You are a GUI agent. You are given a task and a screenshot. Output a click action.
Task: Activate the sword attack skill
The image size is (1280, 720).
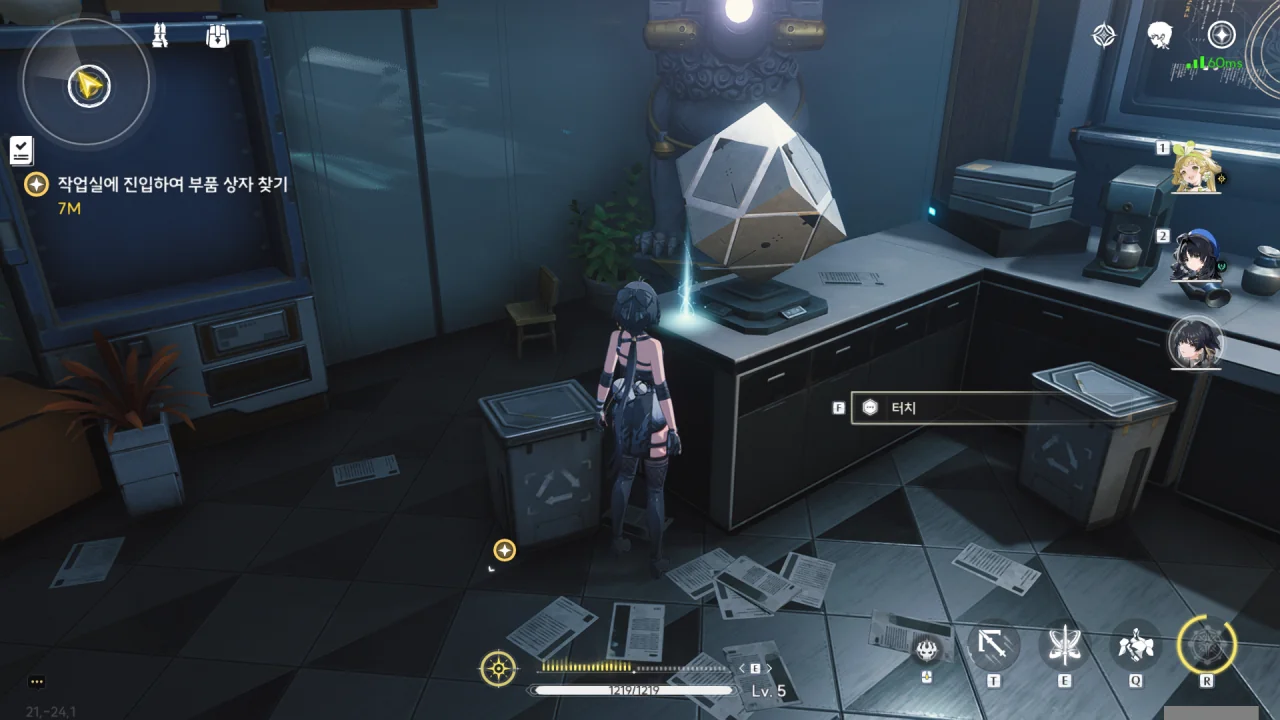(993, 647)
